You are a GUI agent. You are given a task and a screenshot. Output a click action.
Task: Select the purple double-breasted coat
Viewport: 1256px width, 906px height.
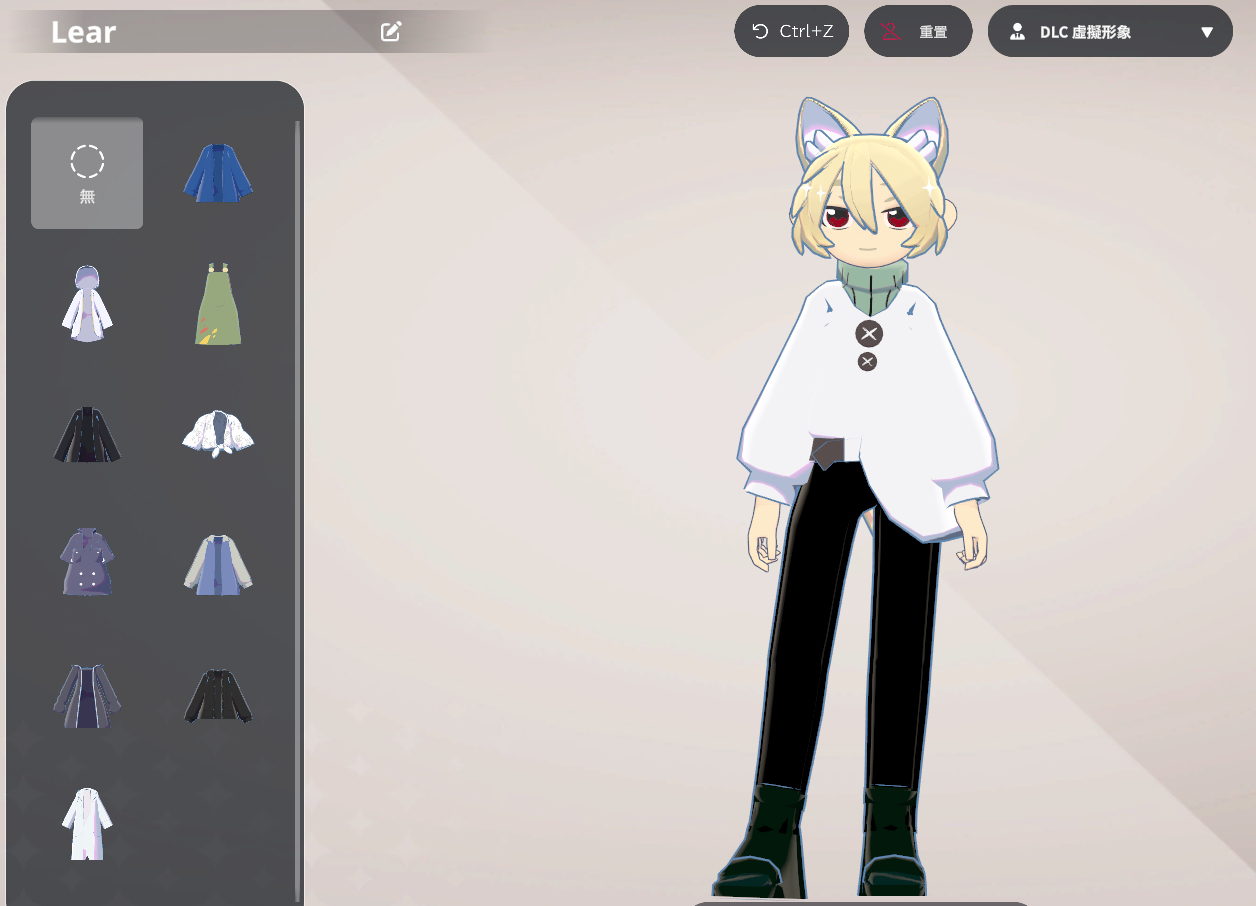tap(87, 562)
